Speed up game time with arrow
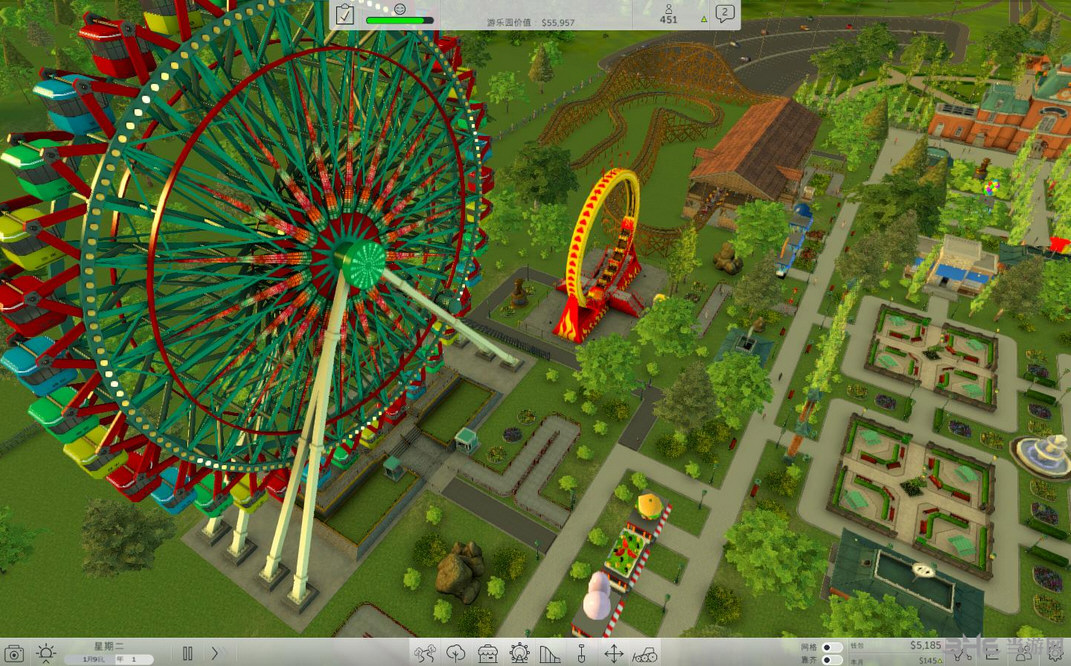 [214, 653]
